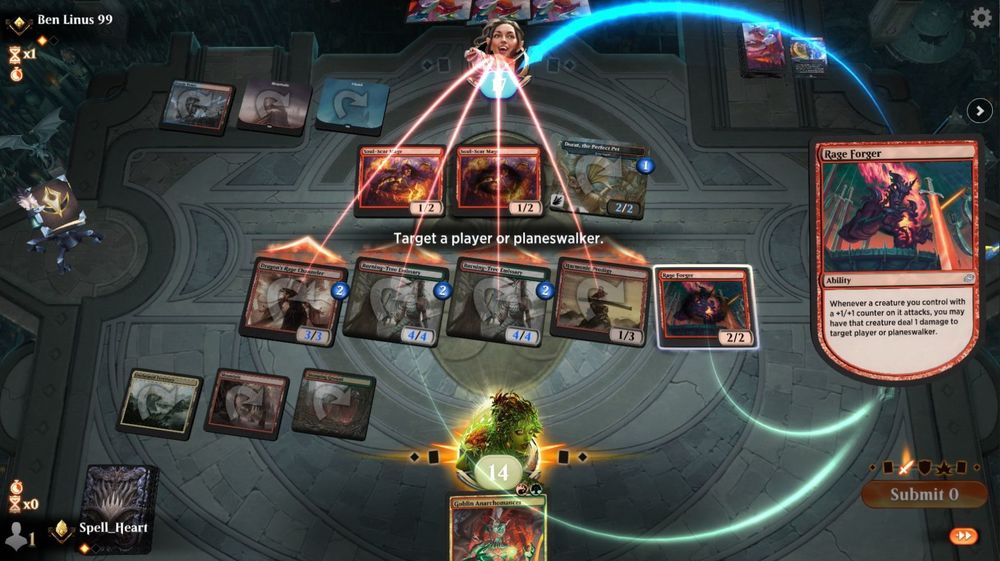Select the Rage Forger creature on the battlefield
This screenshot has width=1000, height=561.
[x=705, y=307]
